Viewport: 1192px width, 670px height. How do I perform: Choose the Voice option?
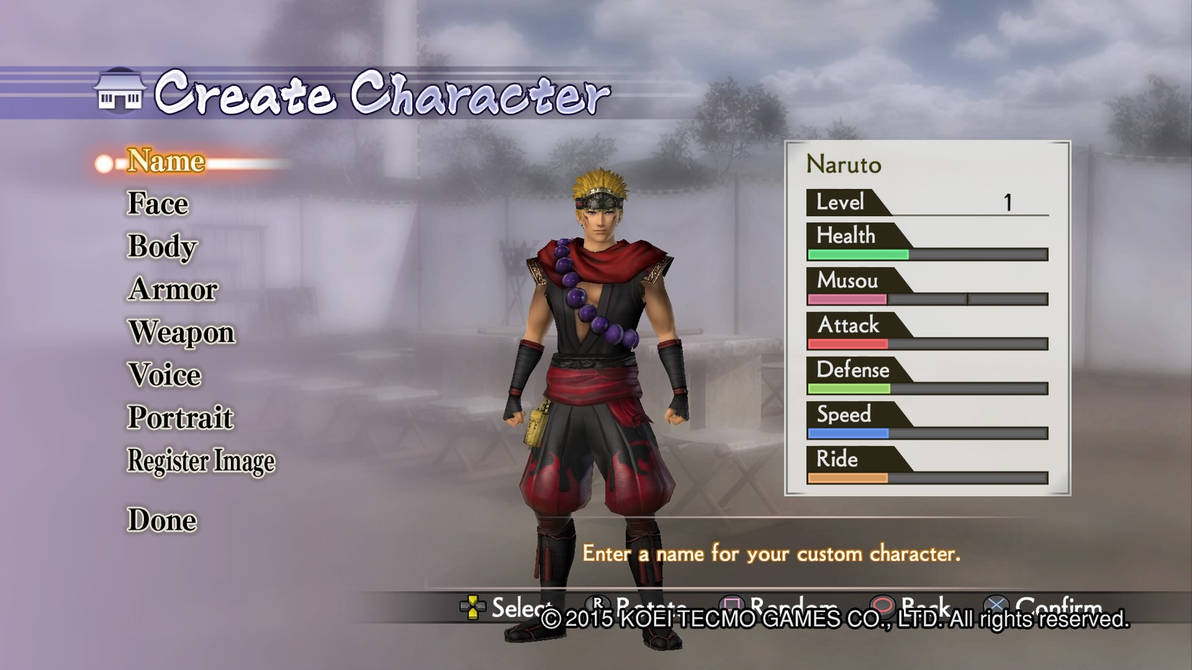[x=164, y=376]
